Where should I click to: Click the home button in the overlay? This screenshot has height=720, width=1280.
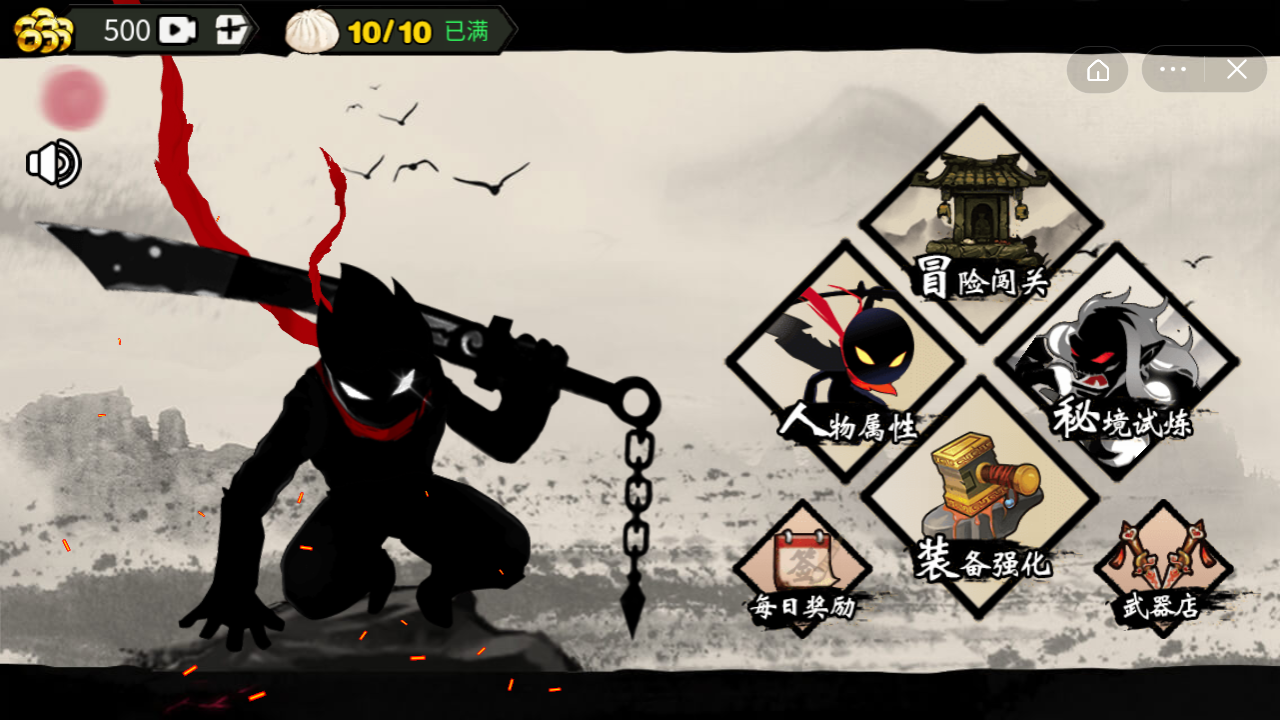[1098, 70]
